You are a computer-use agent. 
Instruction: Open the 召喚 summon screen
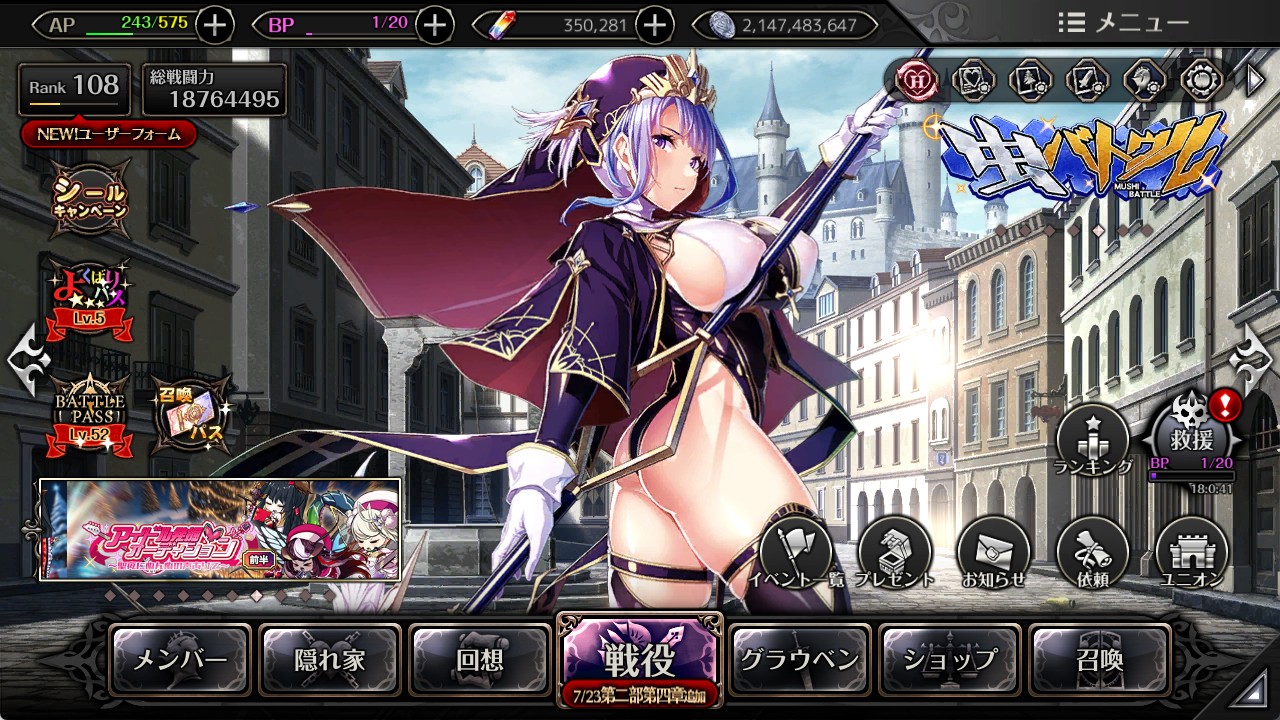pos(1100,660)
